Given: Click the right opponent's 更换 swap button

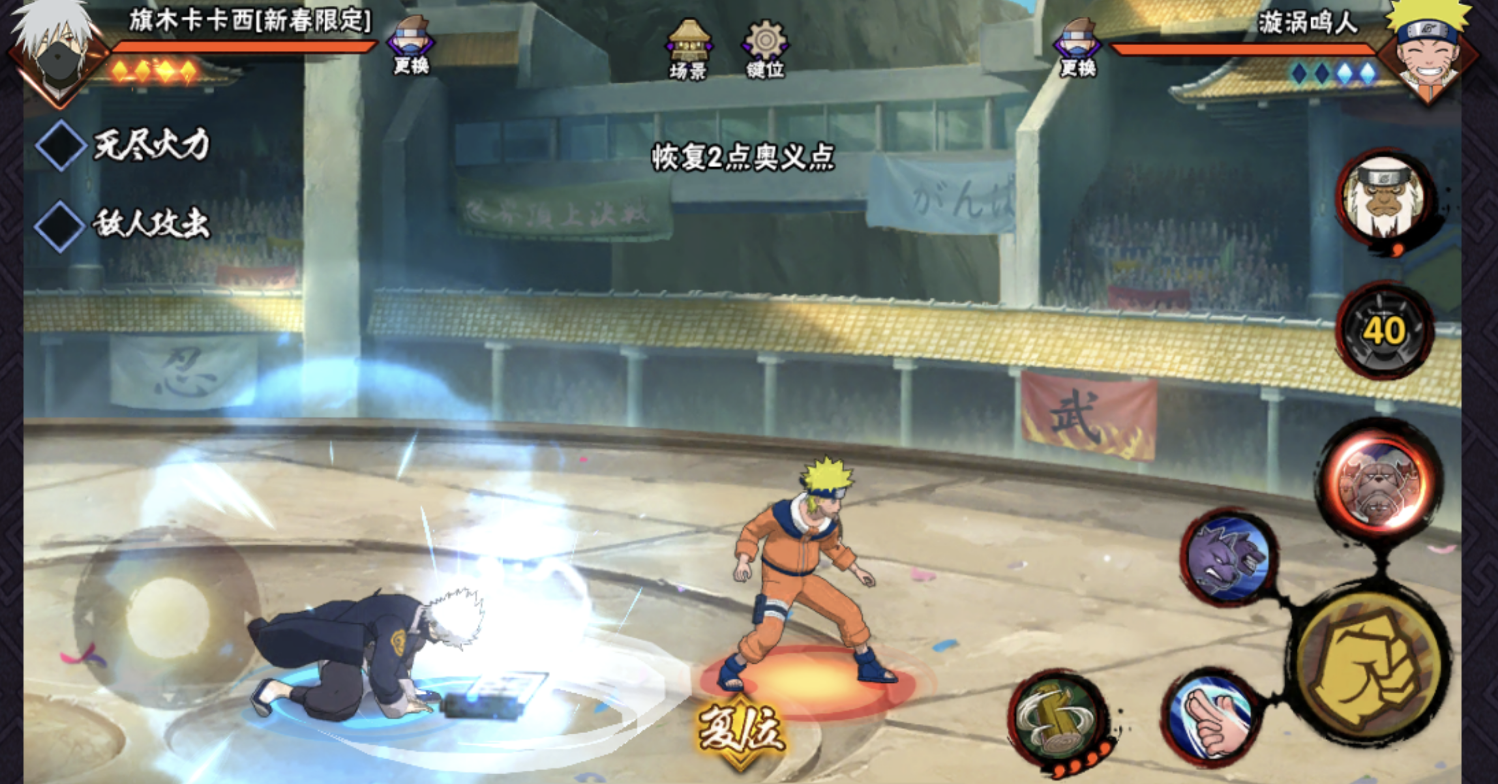Looking at the screenshot, I should coord(1077,46).
